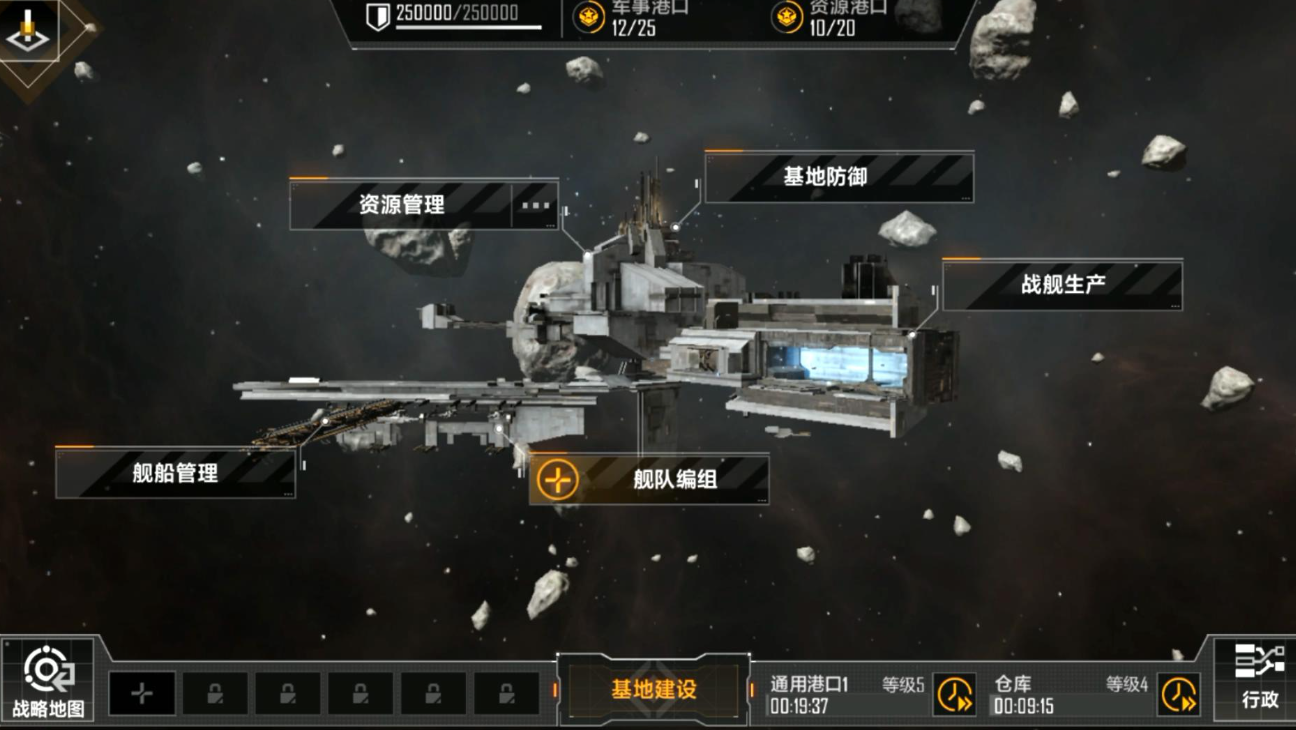Click the top-left base emblem icon
Image resolution: width=1296 pixels, height=730 pixels.
pyautogui.click(x=28, y=32)
